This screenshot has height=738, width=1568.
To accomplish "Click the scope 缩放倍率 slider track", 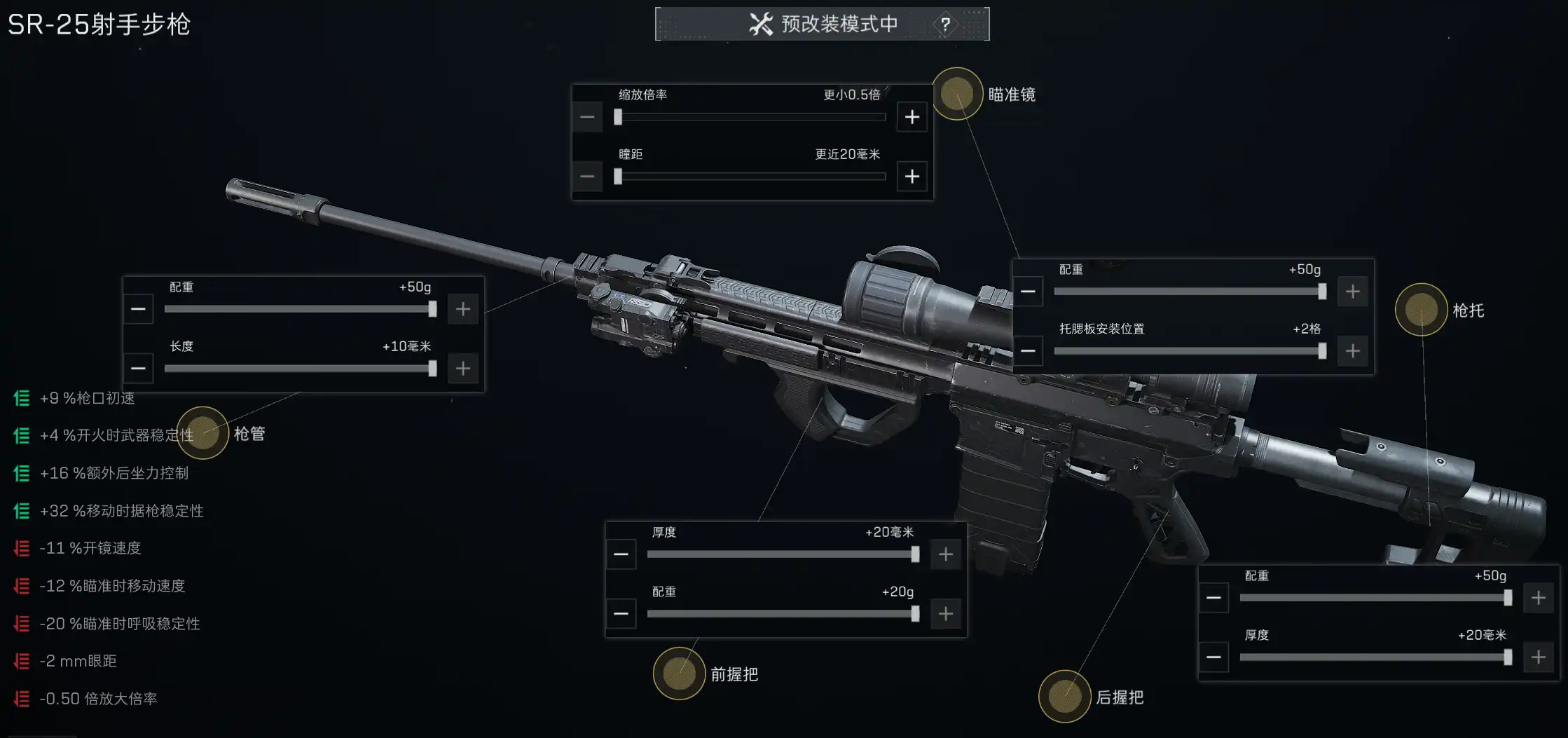I will [x=751, y=117].
